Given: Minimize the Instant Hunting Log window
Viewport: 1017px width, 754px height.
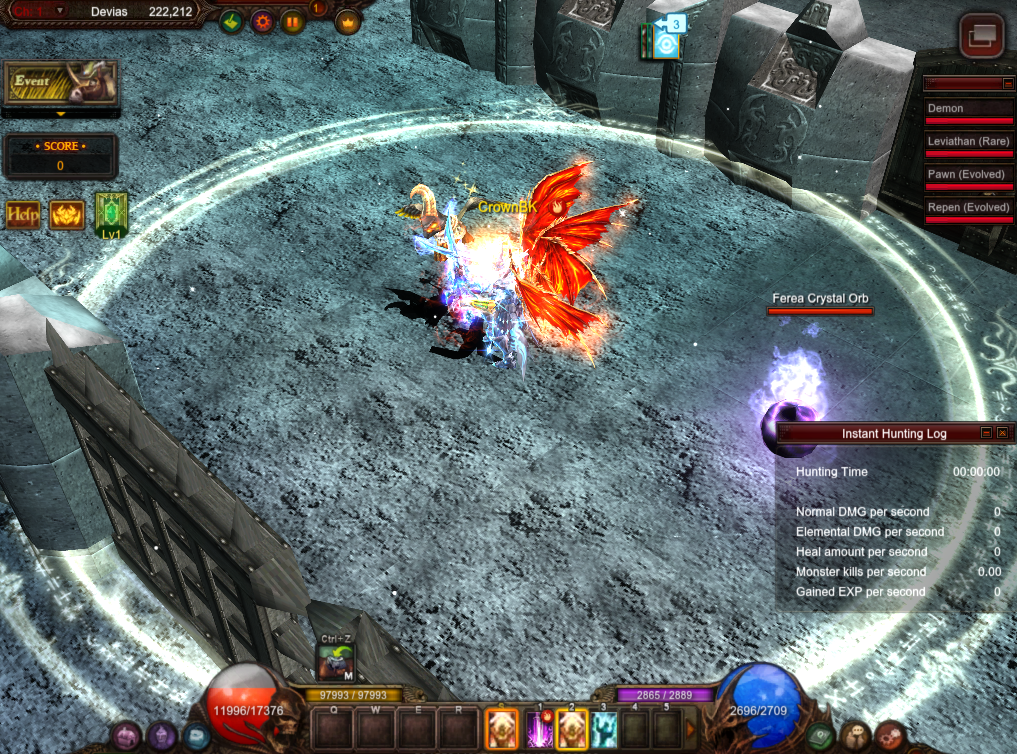Looking at the screenshot, I should (986, 433).
